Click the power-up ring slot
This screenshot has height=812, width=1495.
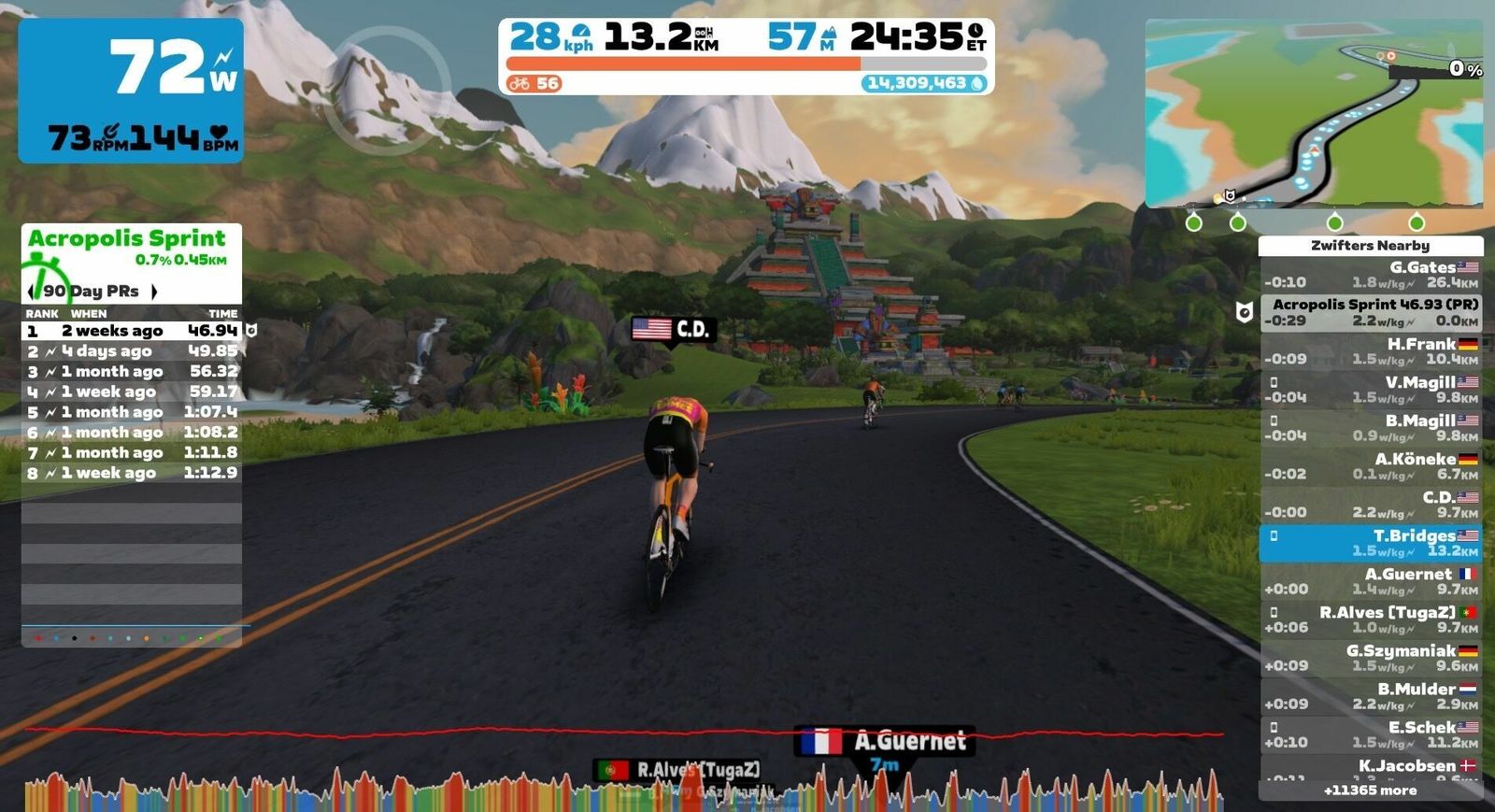point(392,90)
